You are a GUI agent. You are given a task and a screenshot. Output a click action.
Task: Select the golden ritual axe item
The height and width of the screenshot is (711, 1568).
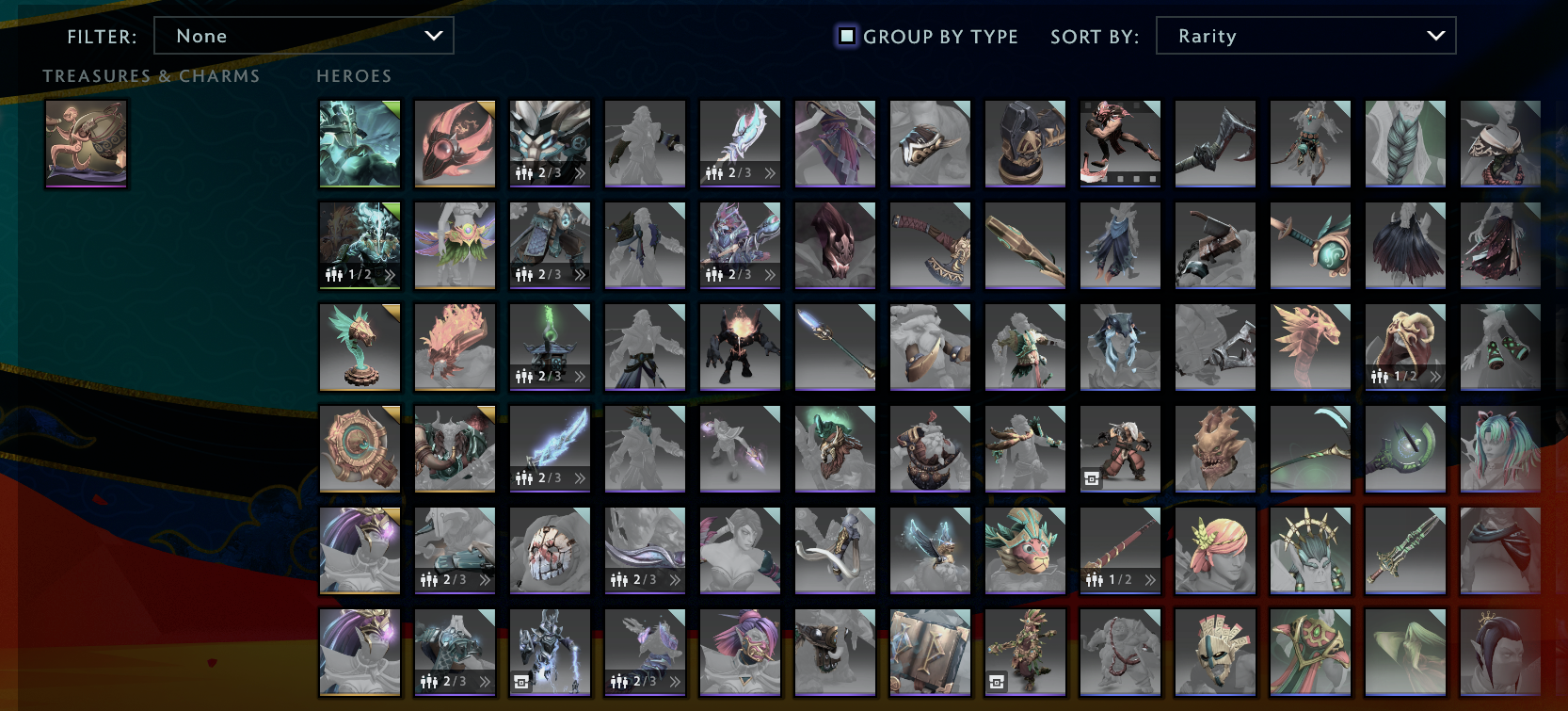coord(930,245)
